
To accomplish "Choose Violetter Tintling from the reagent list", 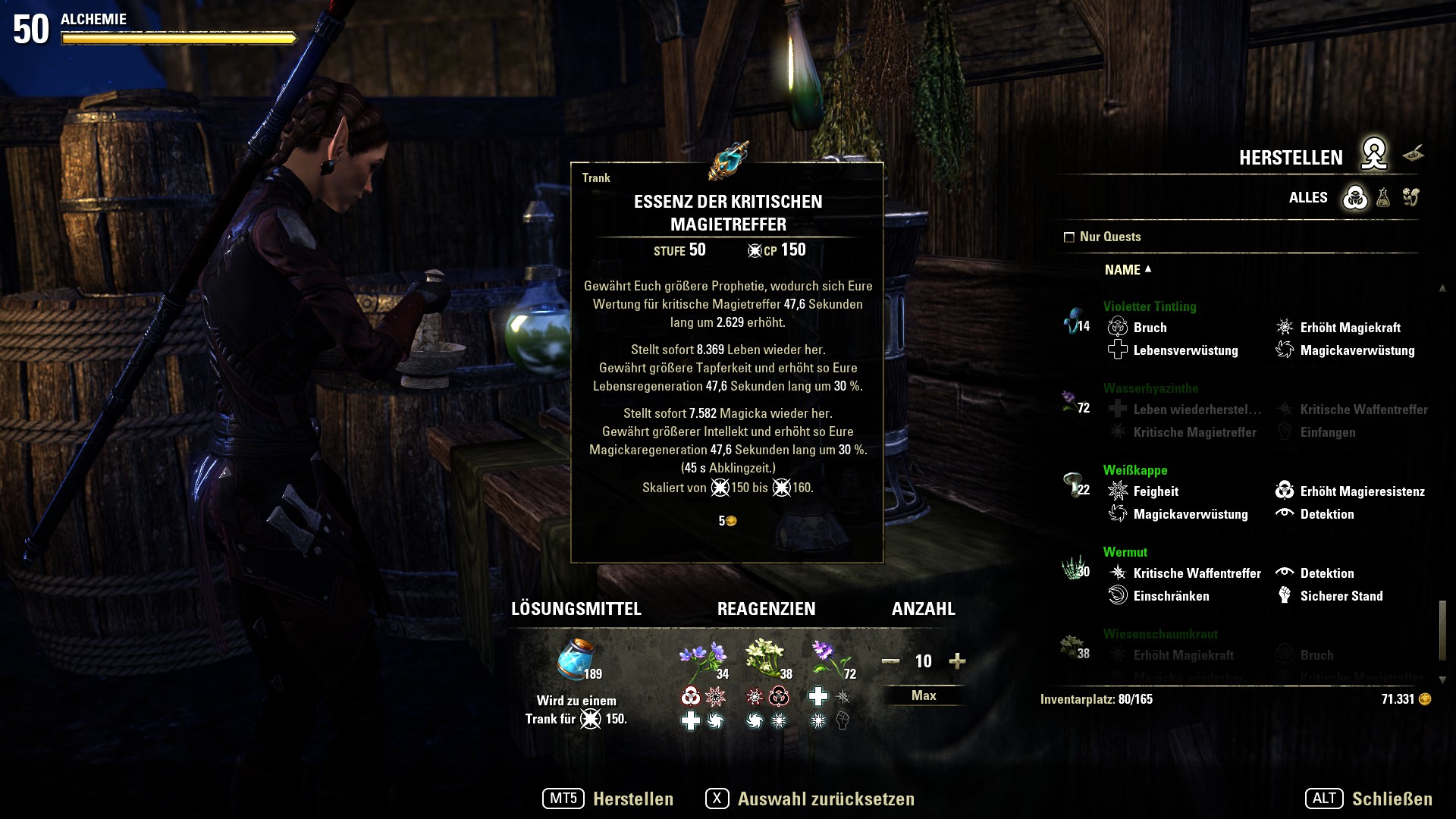I will click(x=1149, y=306).
